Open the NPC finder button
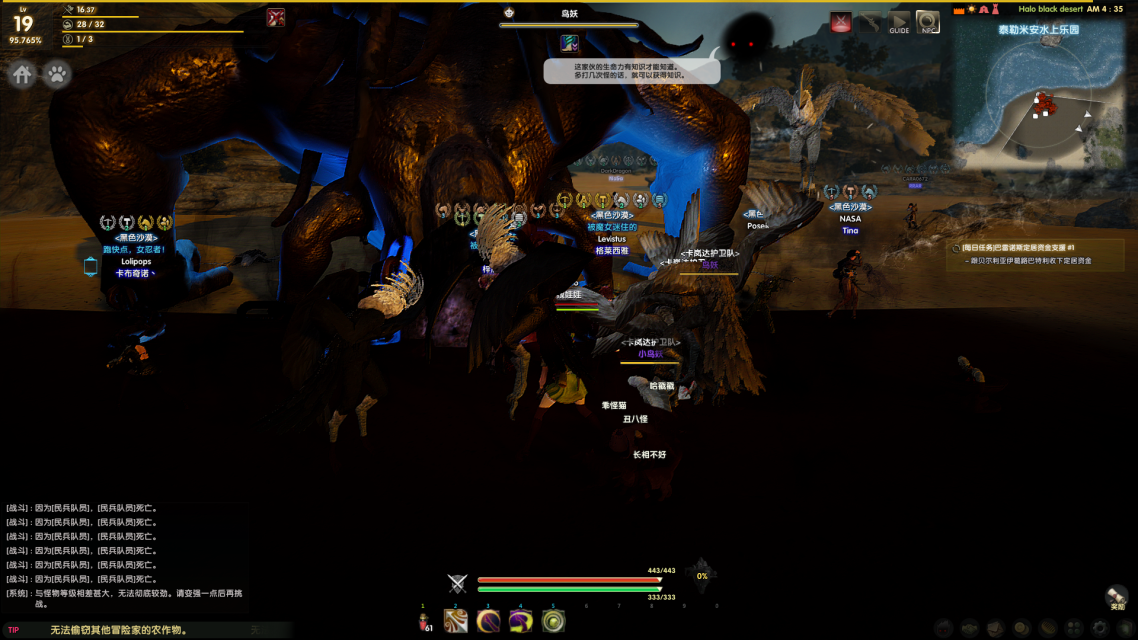This screenshot has height=640, width=1138. coord(928,22)
